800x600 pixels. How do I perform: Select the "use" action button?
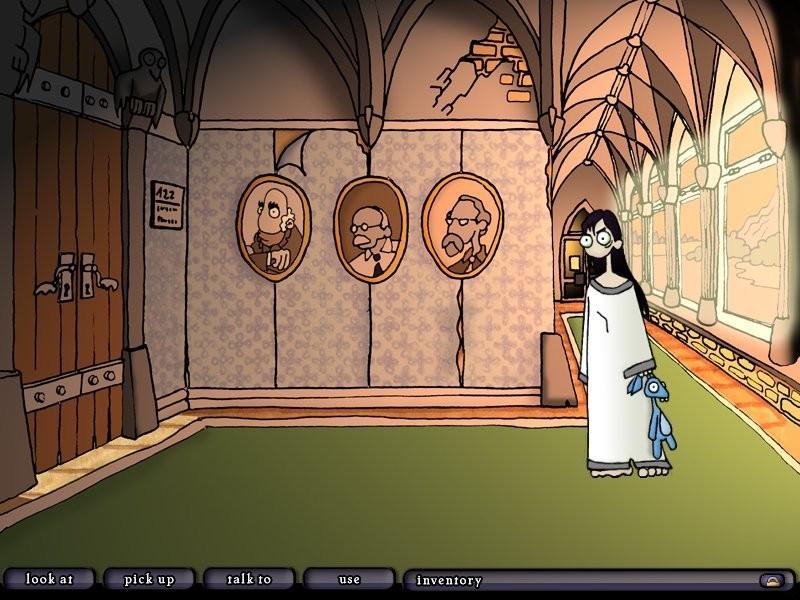pyautogui.click(x=349, y=579)
